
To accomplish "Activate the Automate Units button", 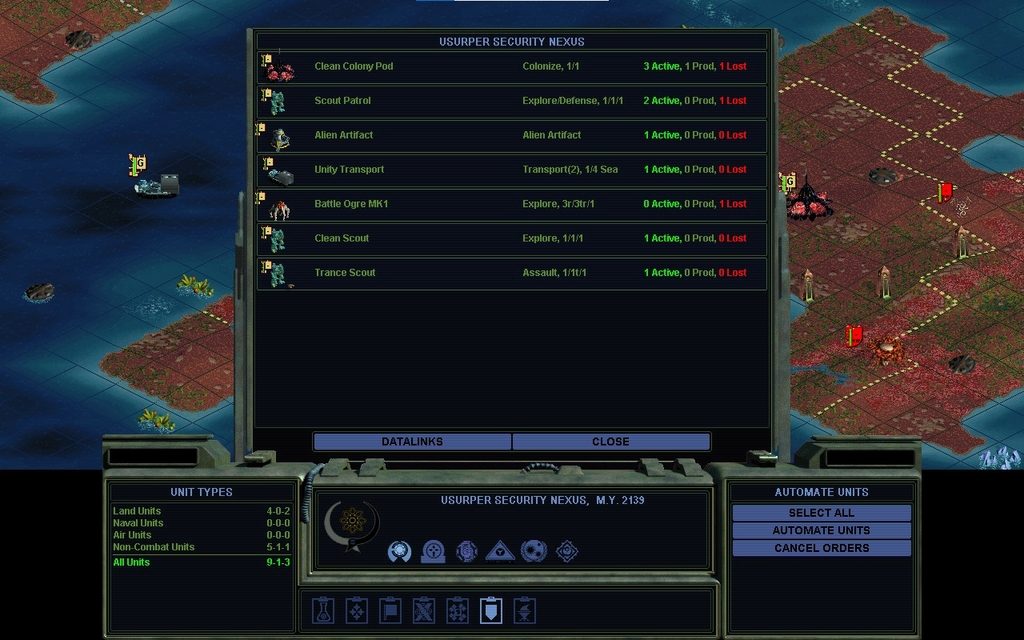I will (821, 531).
